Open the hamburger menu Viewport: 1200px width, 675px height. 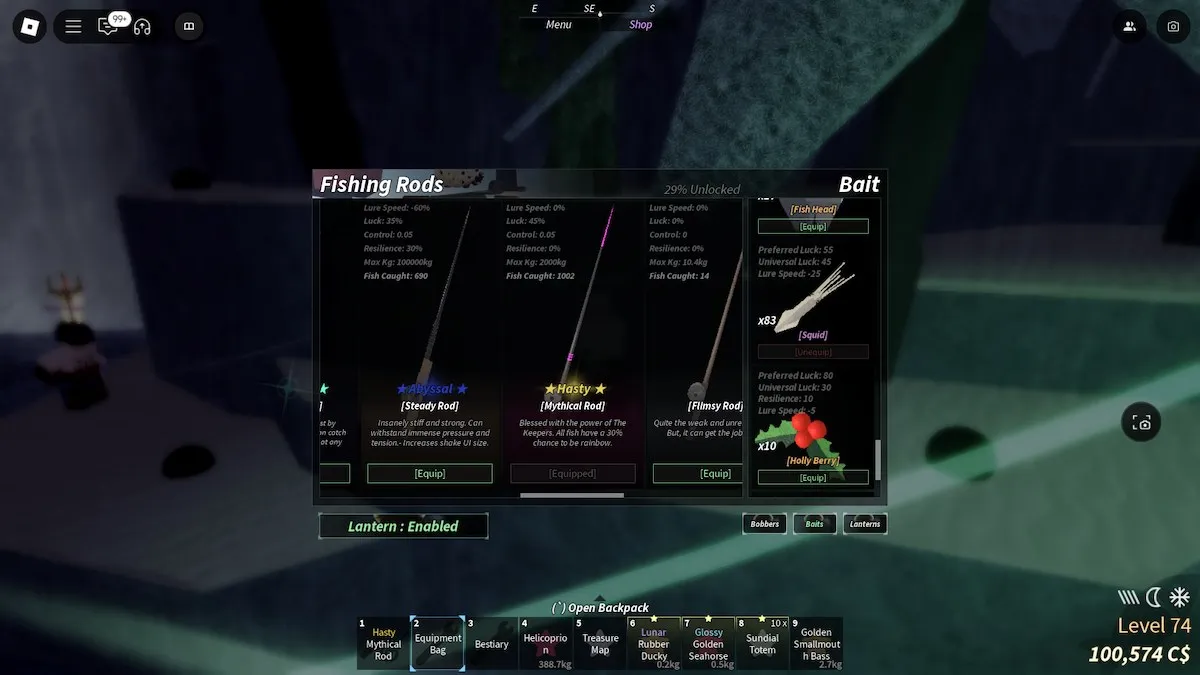(x=73, y=27)
